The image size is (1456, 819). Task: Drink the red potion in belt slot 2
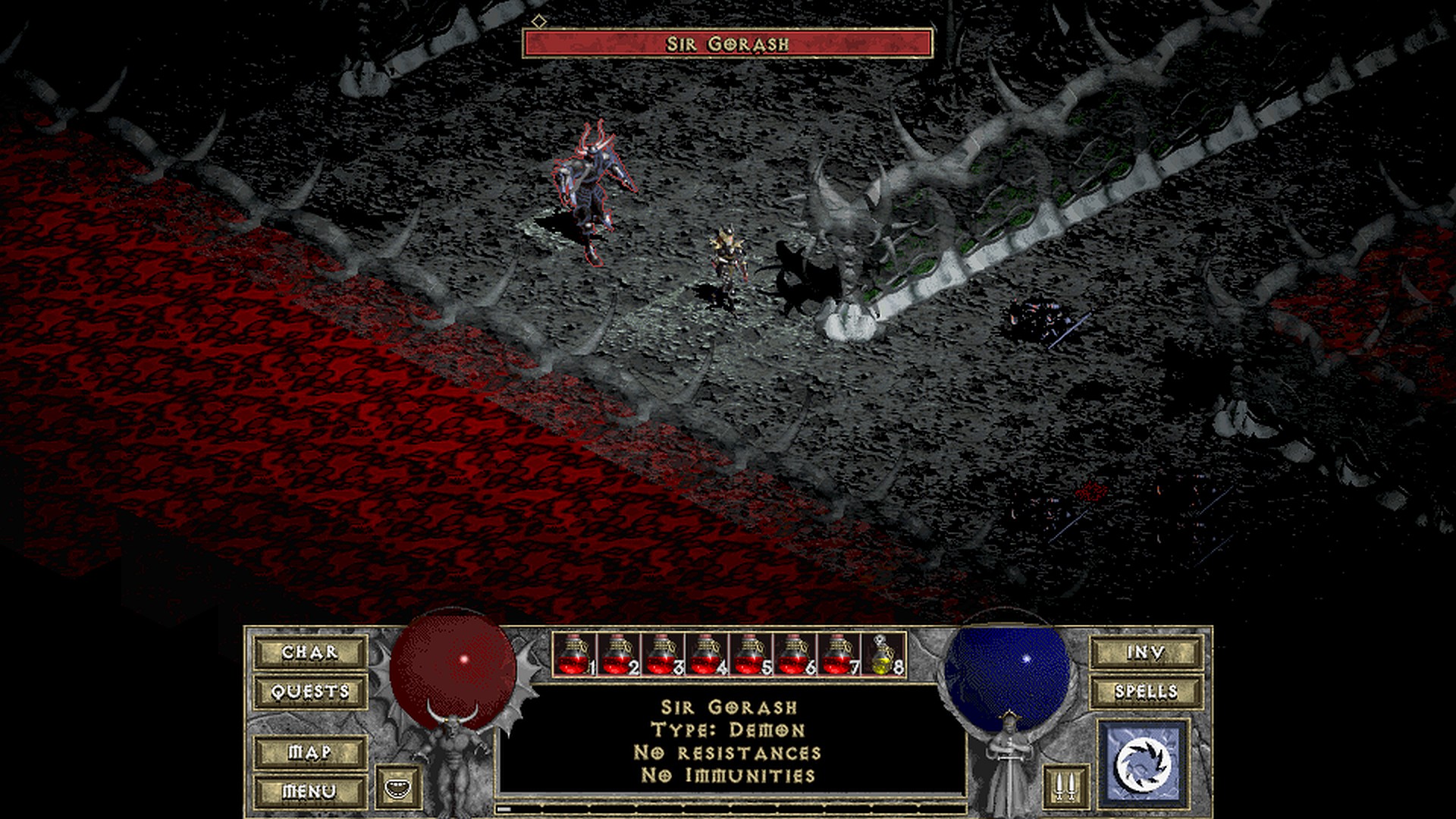(618, 654)
